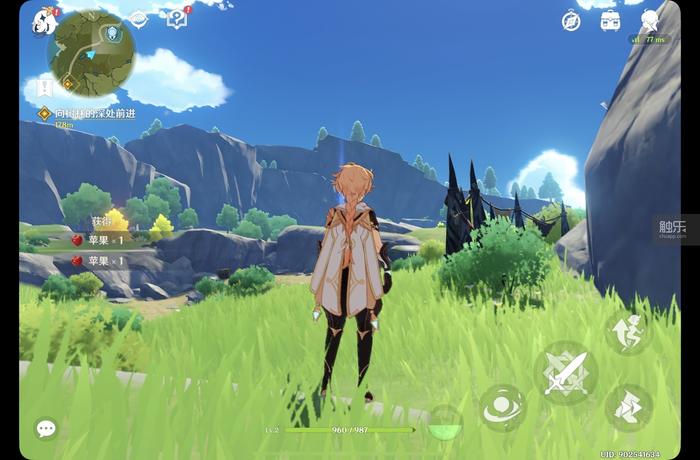Open the character screen icon
700x460 pixels.
[x=650, y=20]
